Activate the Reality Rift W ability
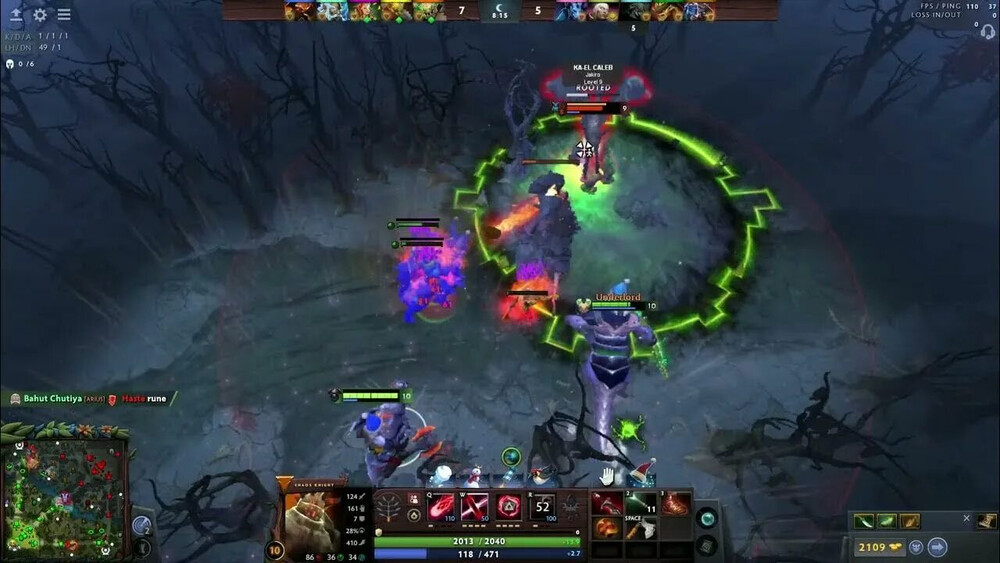 coord(475,507)
